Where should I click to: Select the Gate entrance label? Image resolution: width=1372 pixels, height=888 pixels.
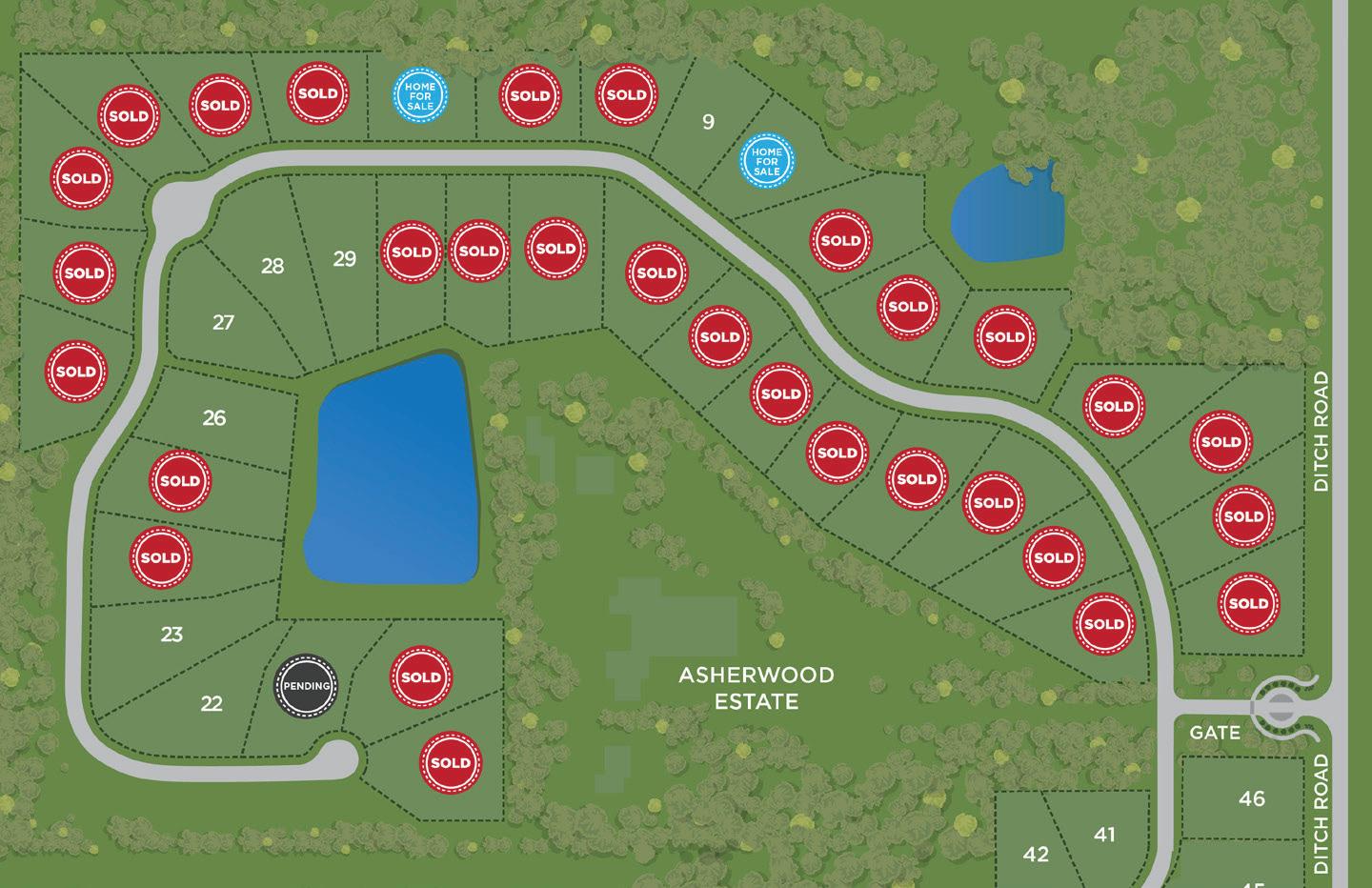pyautogui.click(x=1215, y=733)
